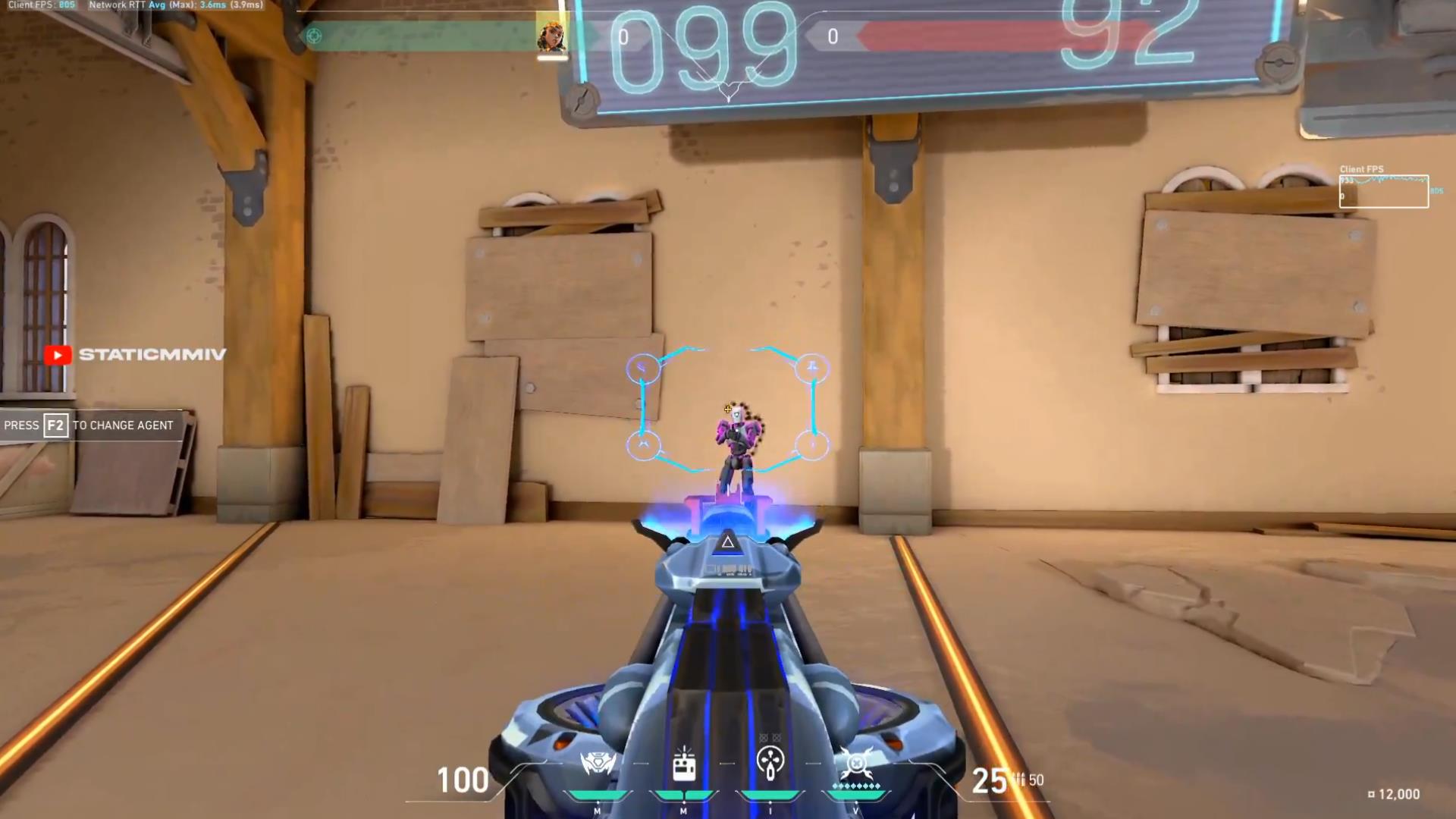Click the crosshair icon in green status bar

(313, 35)
